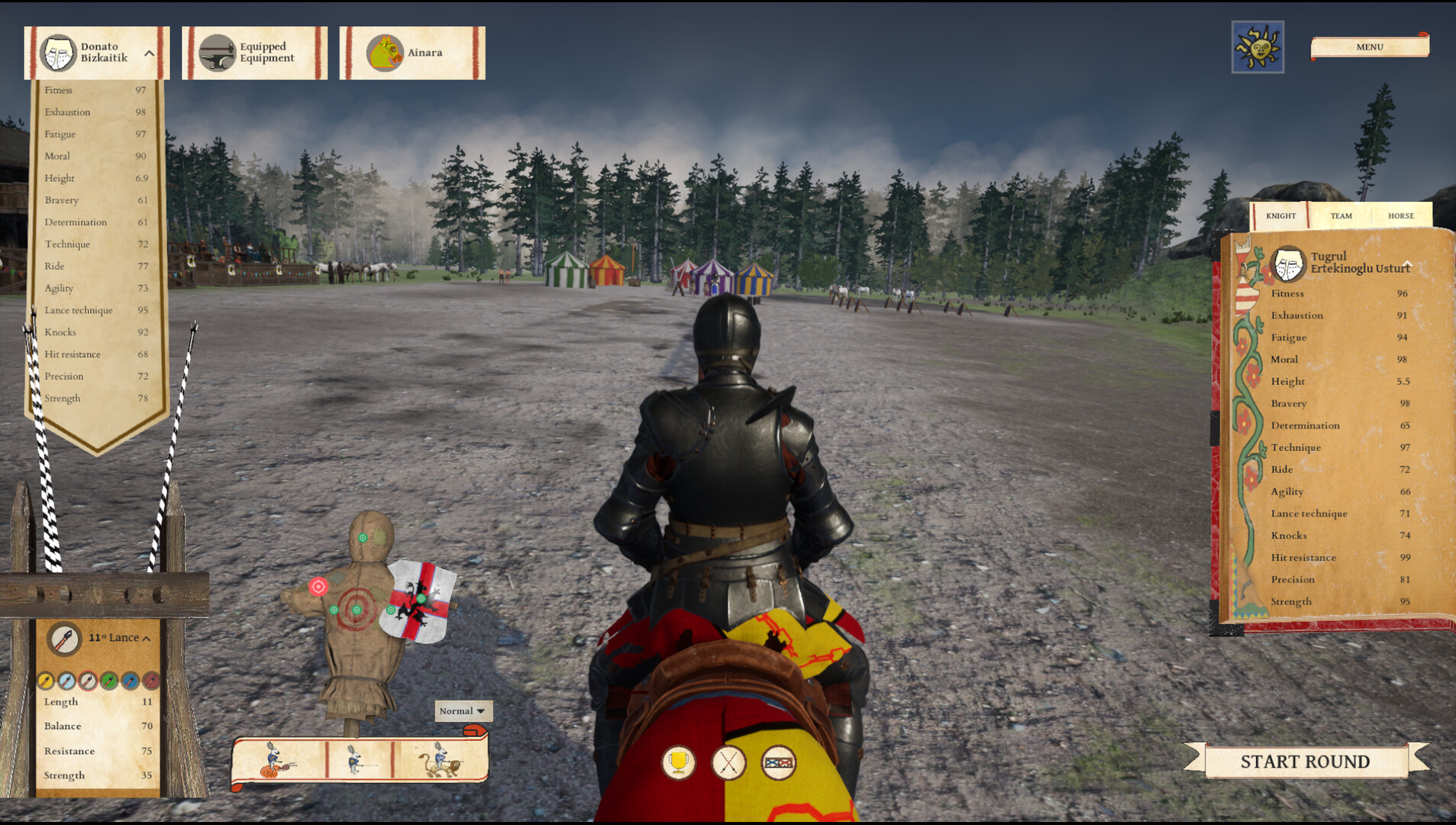Image resolution: width=1456 pixels, height=825 pixels.
Task: Select the currently highlighted white lance tip
Action: click(88, 681)
